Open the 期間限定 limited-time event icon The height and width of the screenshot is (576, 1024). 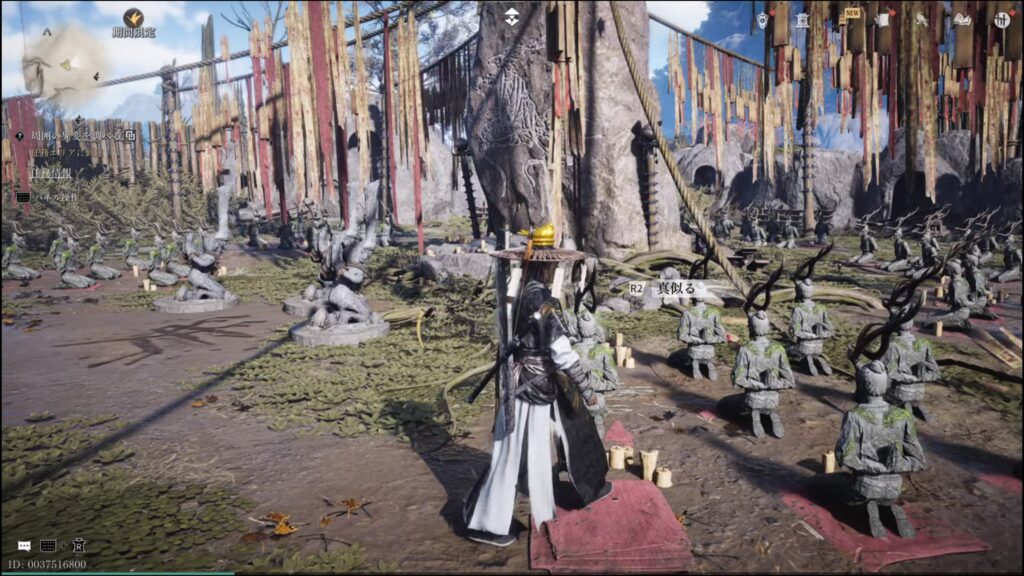(133, 18)
